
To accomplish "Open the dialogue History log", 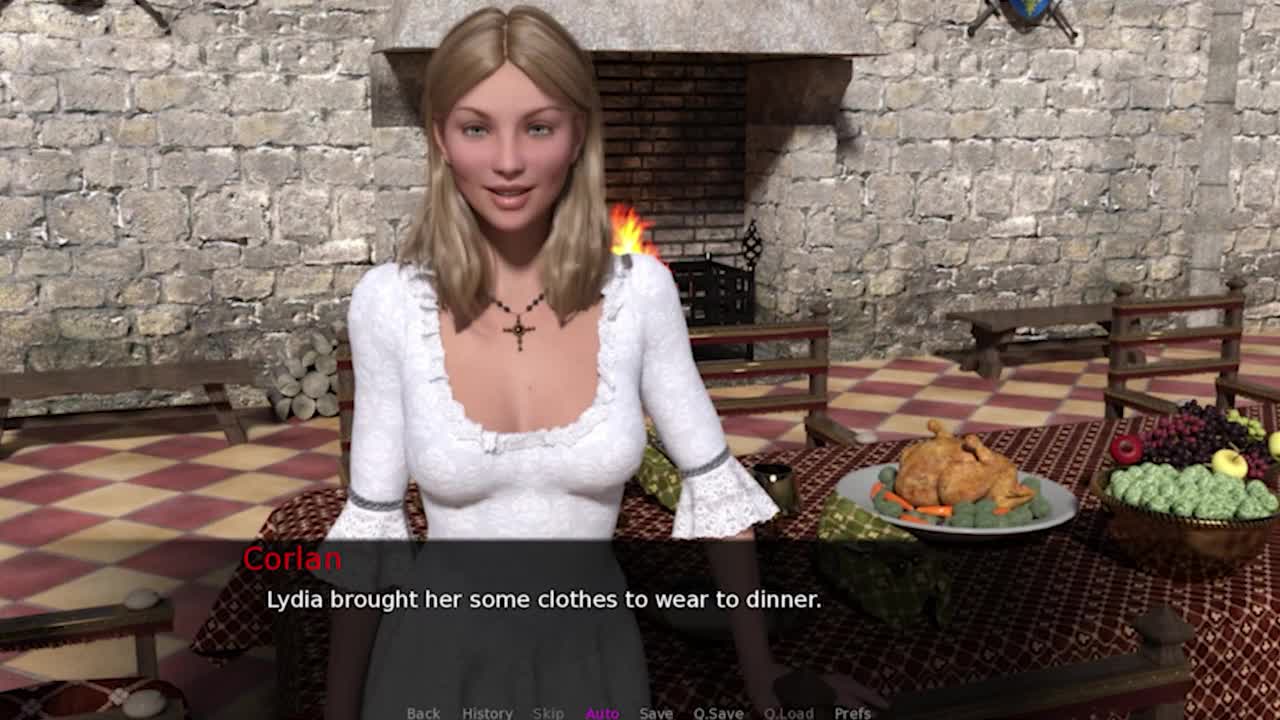I will click(487, 712).
